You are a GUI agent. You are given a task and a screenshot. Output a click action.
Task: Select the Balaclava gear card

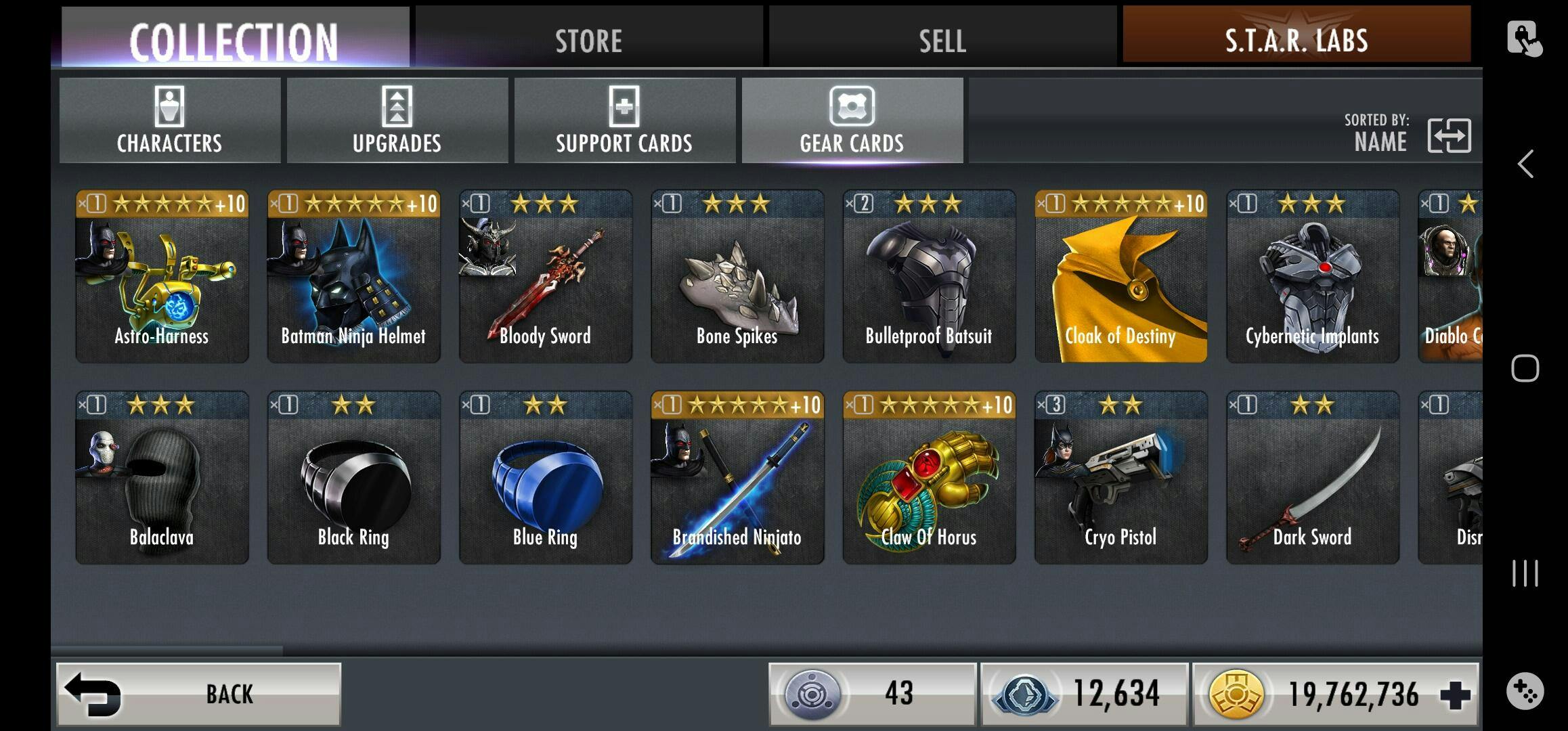click(x=162, y=478)
